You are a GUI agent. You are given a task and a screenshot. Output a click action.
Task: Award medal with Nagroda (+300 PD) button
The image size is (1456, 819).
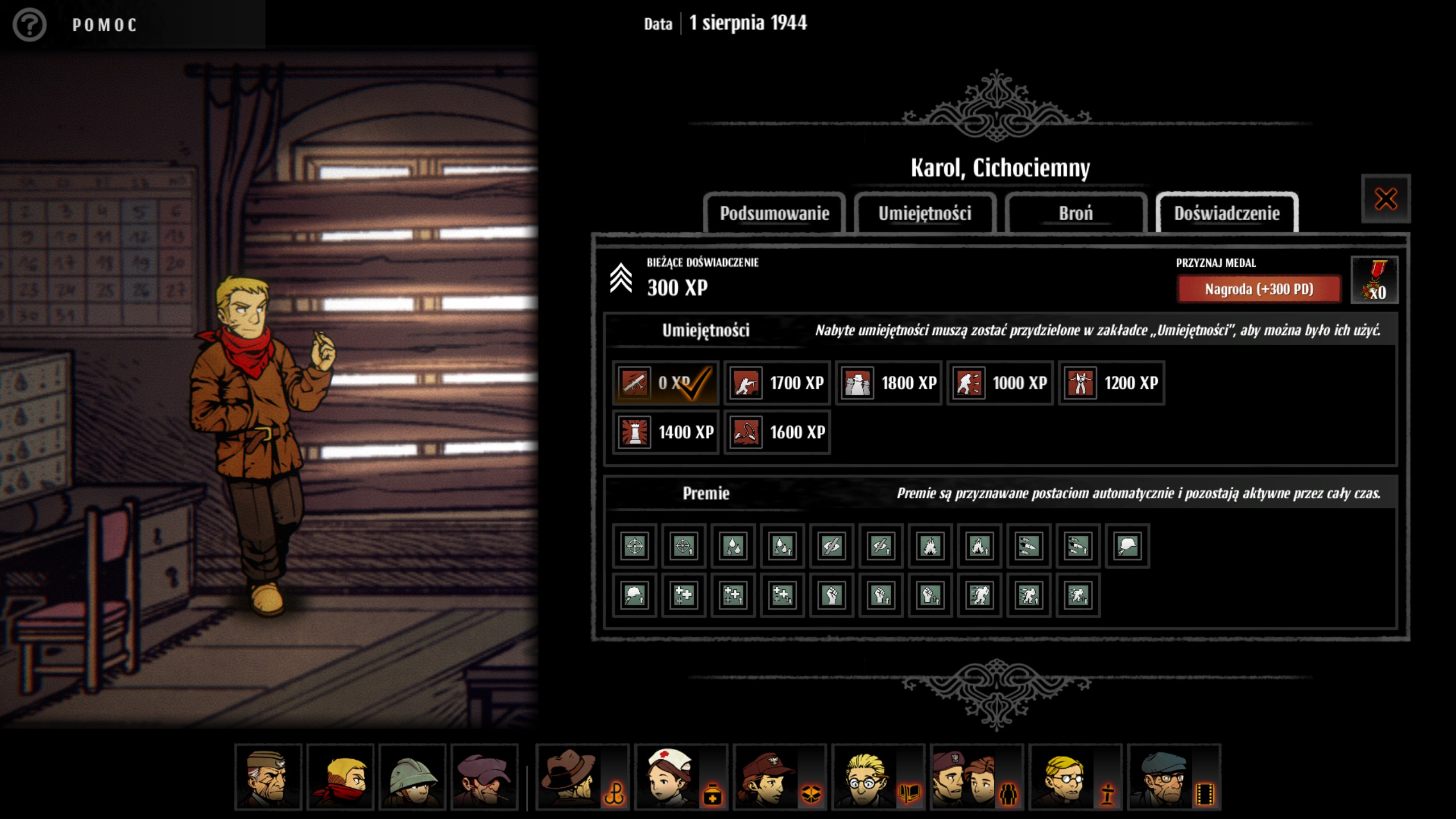(x=1259, y=289)
